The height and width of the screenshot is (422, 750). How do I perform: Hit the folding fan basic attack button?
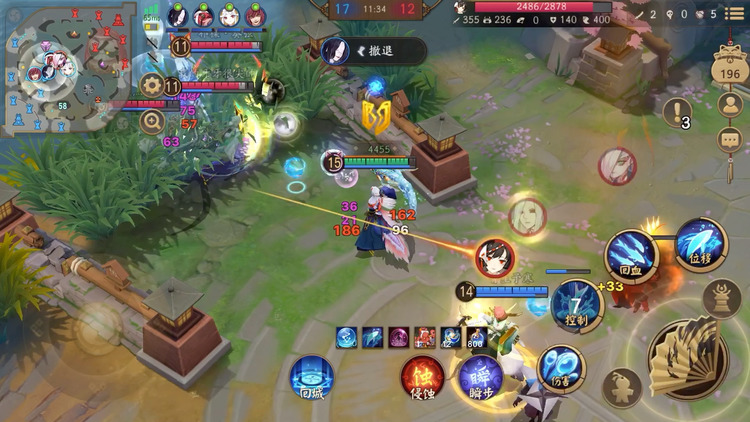(x=689, y=356)
